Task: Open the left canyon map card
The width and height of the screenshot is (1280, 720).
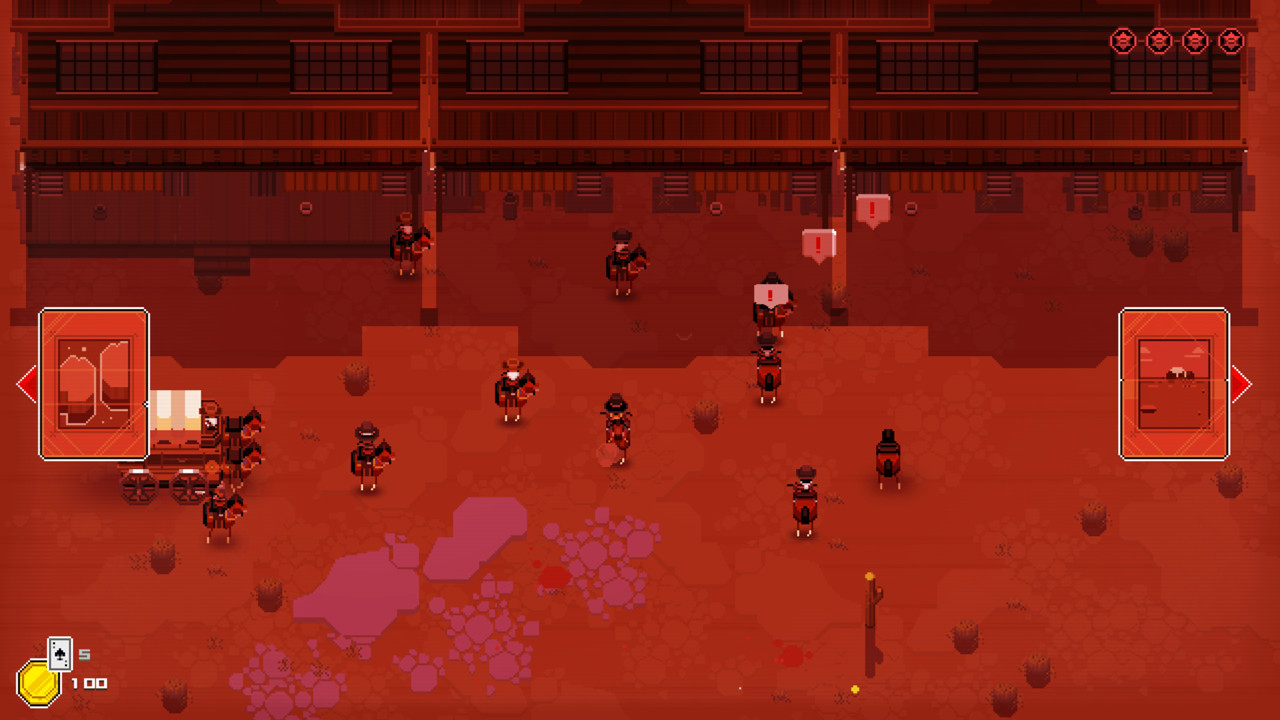Action: pyautogui.click(x=93, y=383)
